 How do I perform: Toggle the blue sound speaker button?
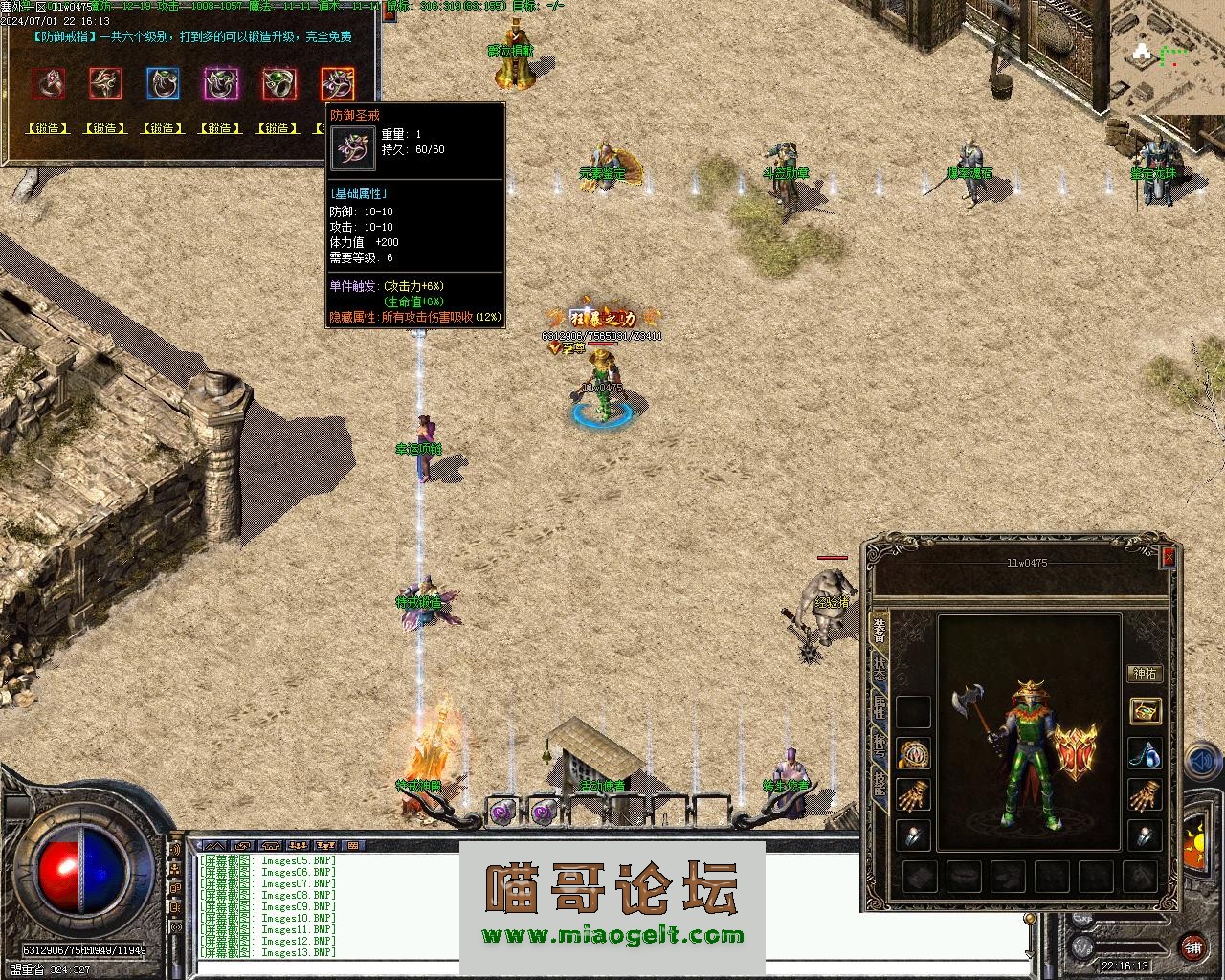[1199, 763]
